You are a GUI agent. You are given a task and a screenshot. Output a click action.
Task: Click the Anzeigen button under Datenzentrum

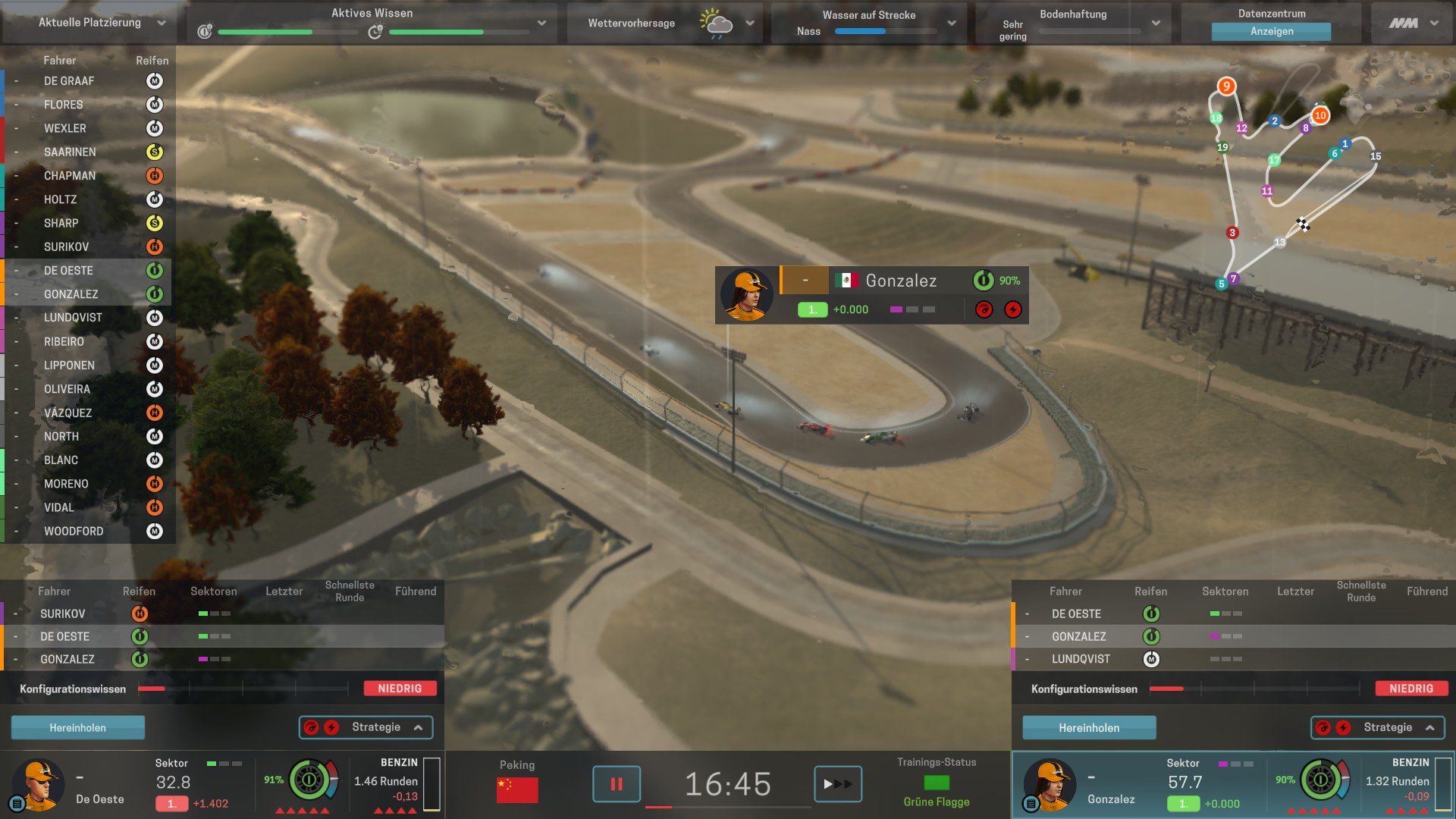1271,31
